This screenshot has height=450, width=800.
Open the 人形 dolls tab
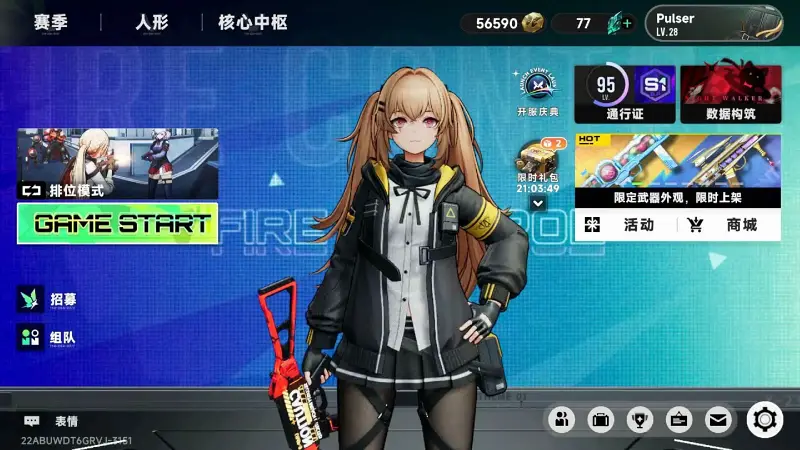click(x=150, y=22)
